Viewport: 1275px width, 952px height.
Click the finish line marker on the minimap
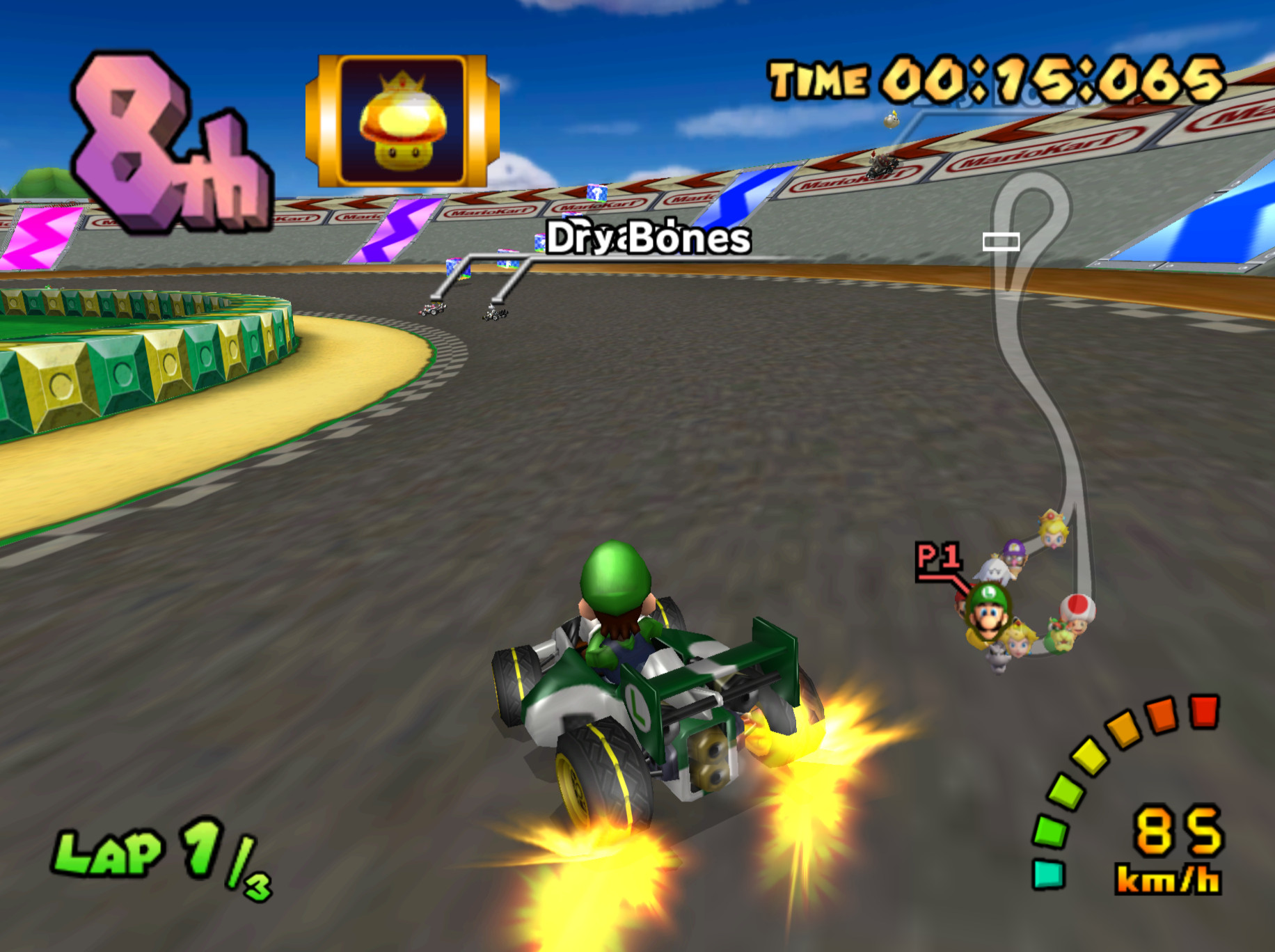(x=1000, y=240)
